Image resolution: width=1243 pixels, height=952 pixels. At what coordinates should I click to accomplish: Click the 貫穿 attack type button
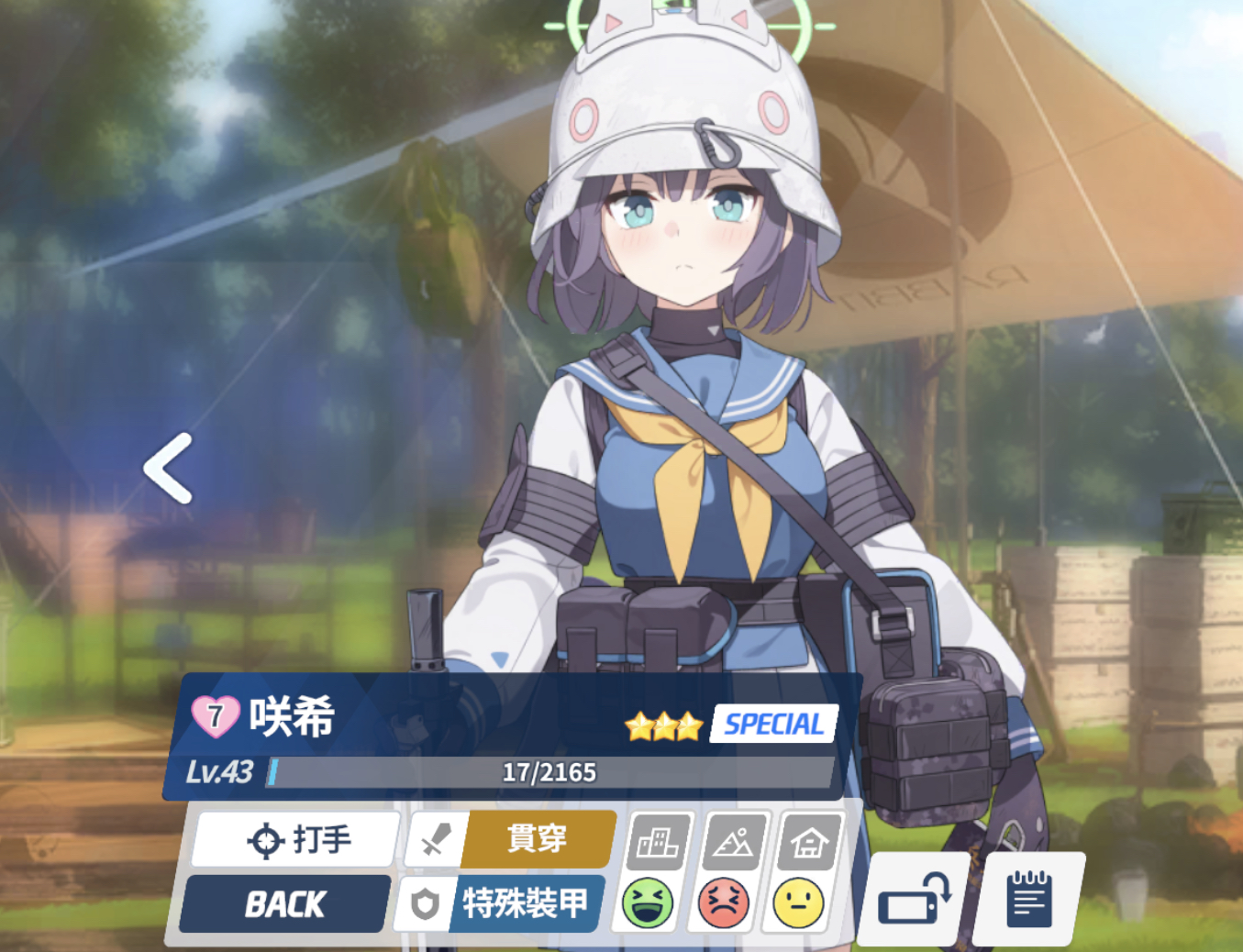[x=535, y=837]
